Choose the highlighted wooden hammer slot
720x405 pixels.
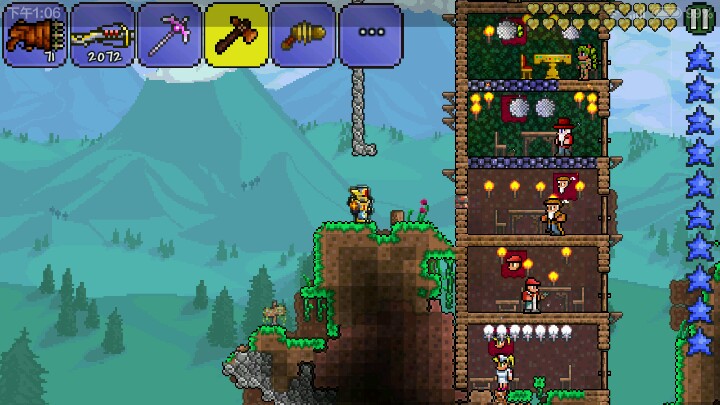236,35
